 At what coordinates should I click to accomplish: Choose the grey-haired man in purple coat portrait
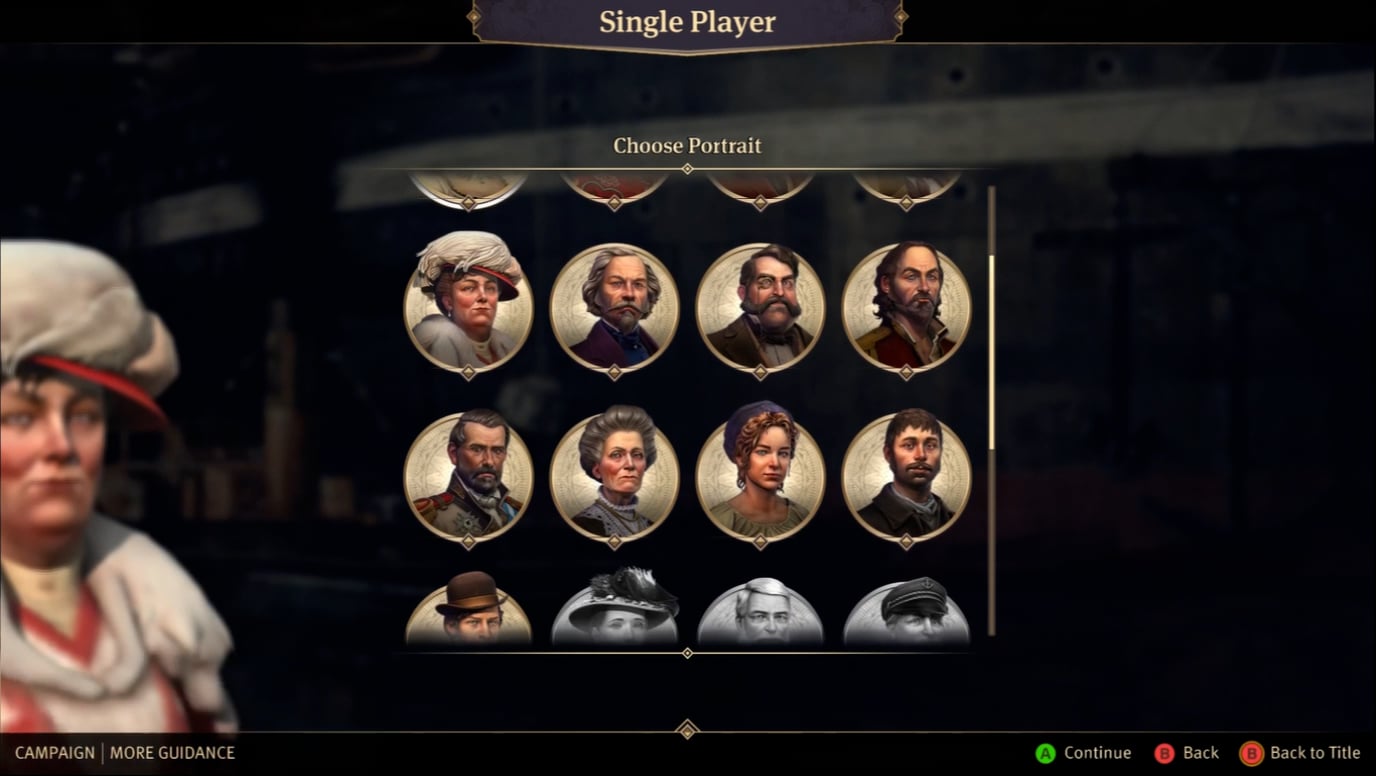tap(614, 307)
